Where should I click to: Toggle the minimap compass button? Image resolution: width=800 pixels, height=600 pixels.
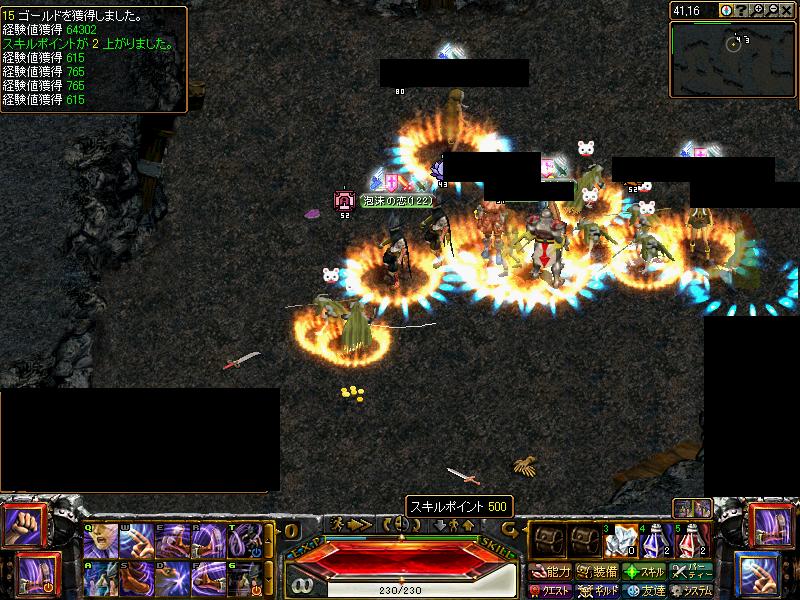tap(725, 10)
